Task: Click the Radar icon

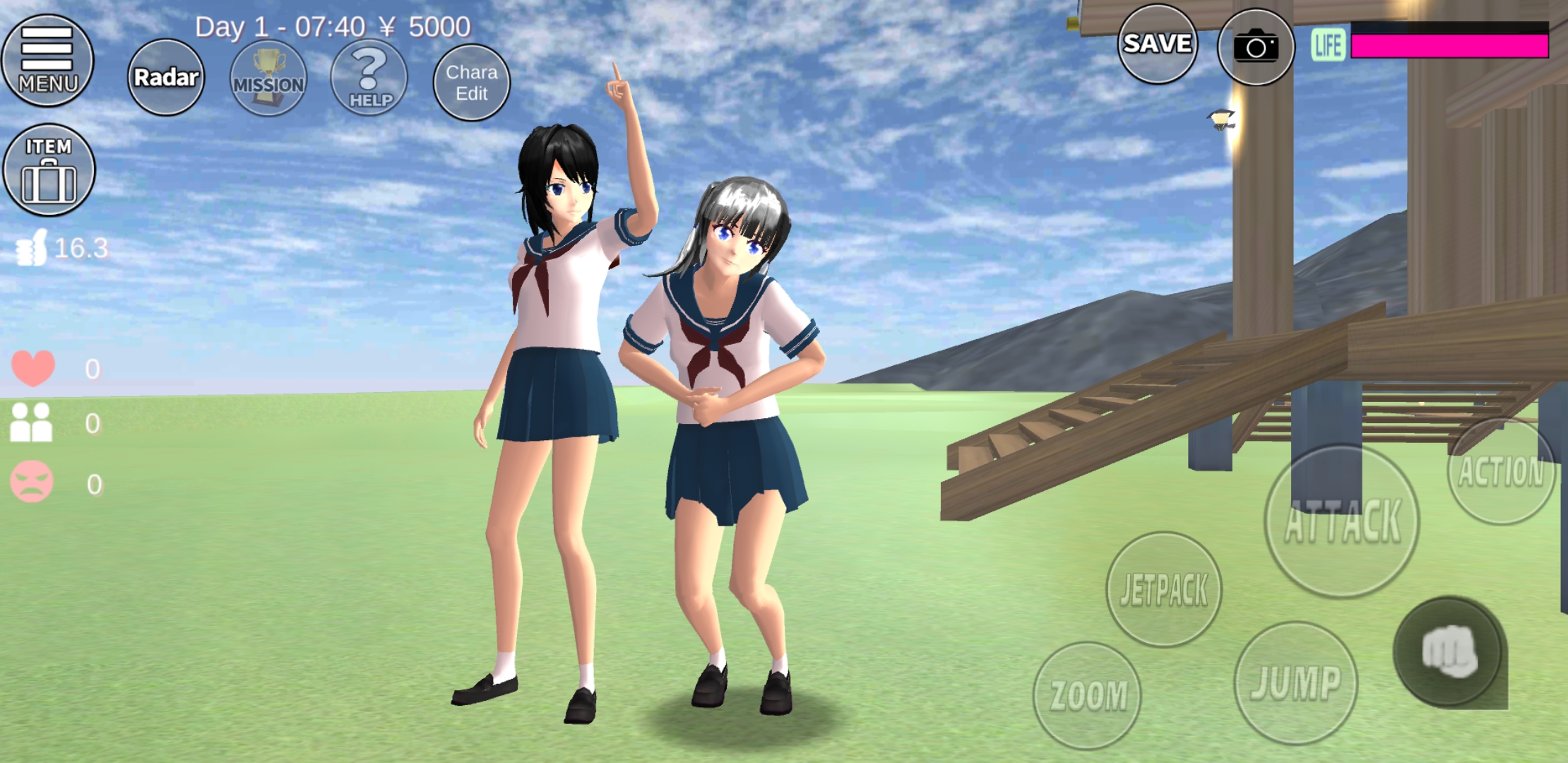Action: (x=166, y=77)
